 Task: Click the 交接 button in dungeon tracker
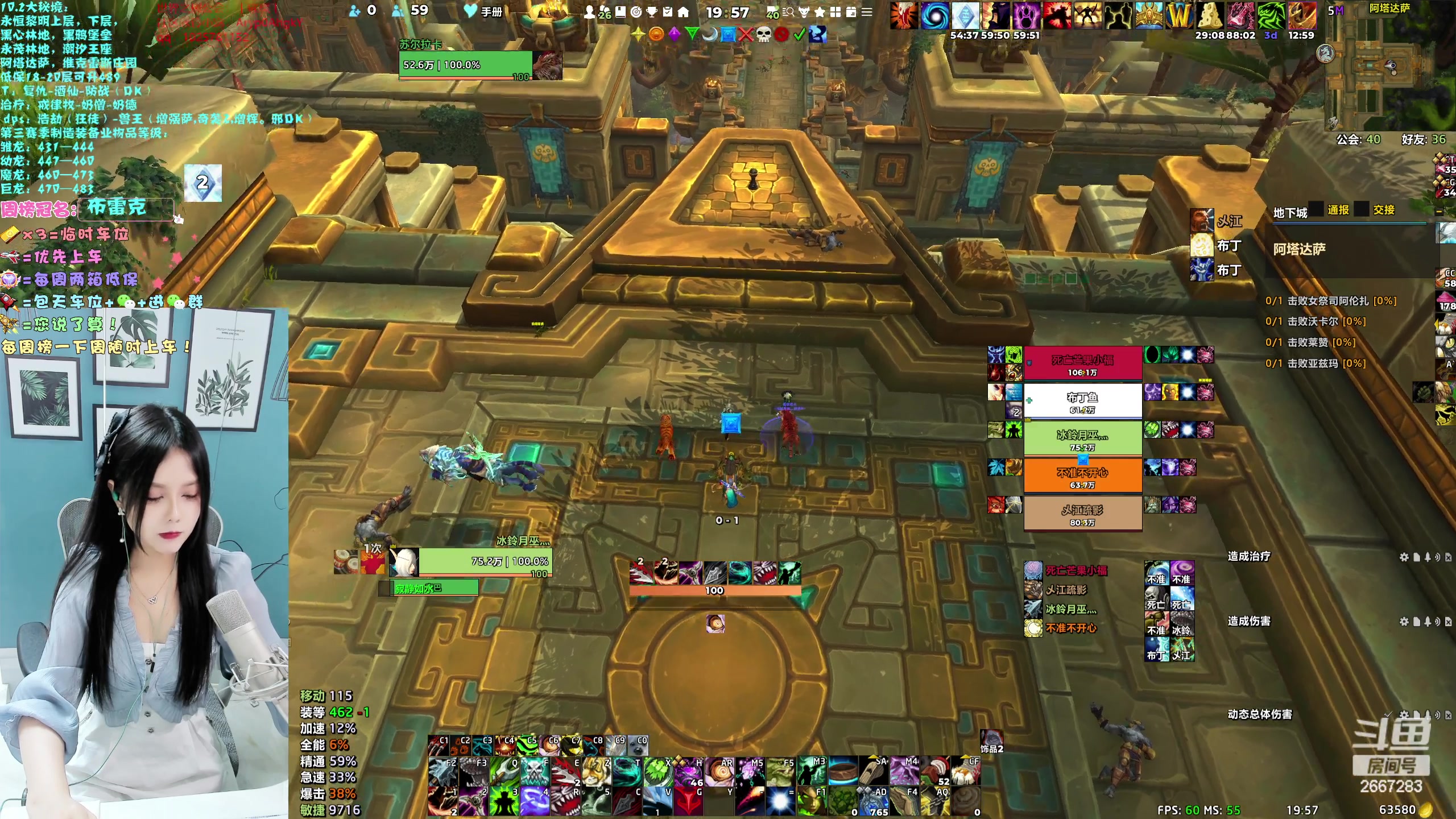1383,210
